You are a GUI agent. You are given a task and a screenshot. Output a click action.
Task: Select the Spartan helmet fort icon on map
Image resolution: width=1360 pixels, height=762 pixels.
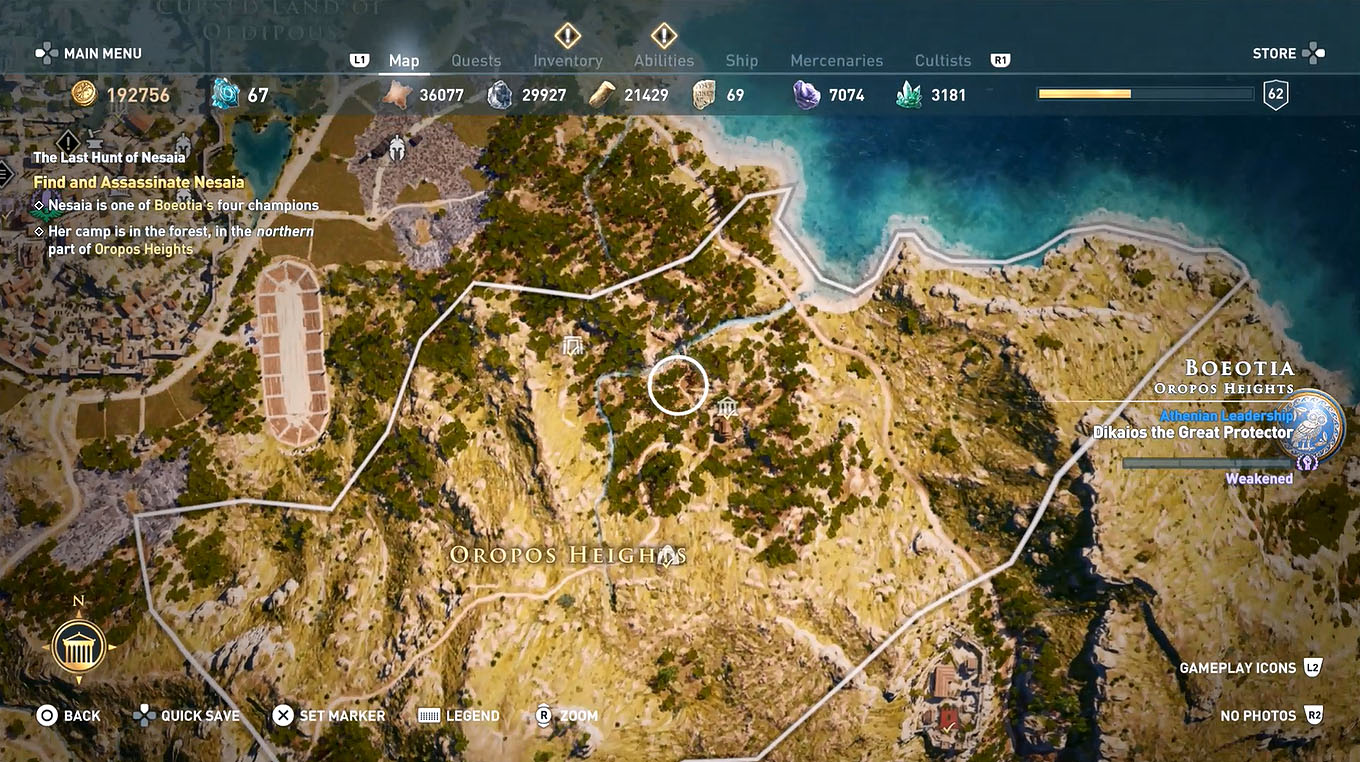(x=399, y=146)
